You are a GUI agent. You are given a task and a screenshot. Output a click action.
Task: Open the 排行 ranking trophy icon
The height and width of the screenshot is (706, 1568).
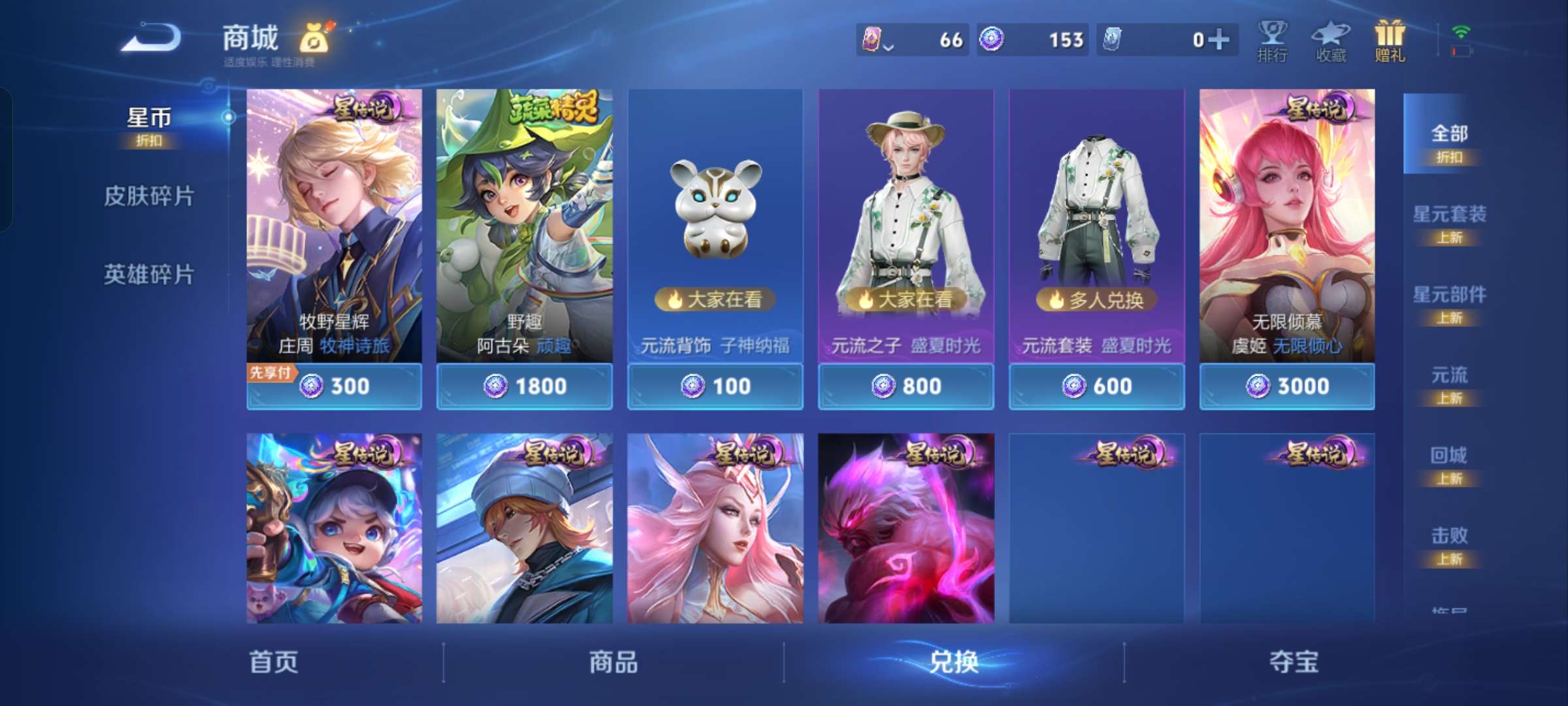tap(1273, 41)
